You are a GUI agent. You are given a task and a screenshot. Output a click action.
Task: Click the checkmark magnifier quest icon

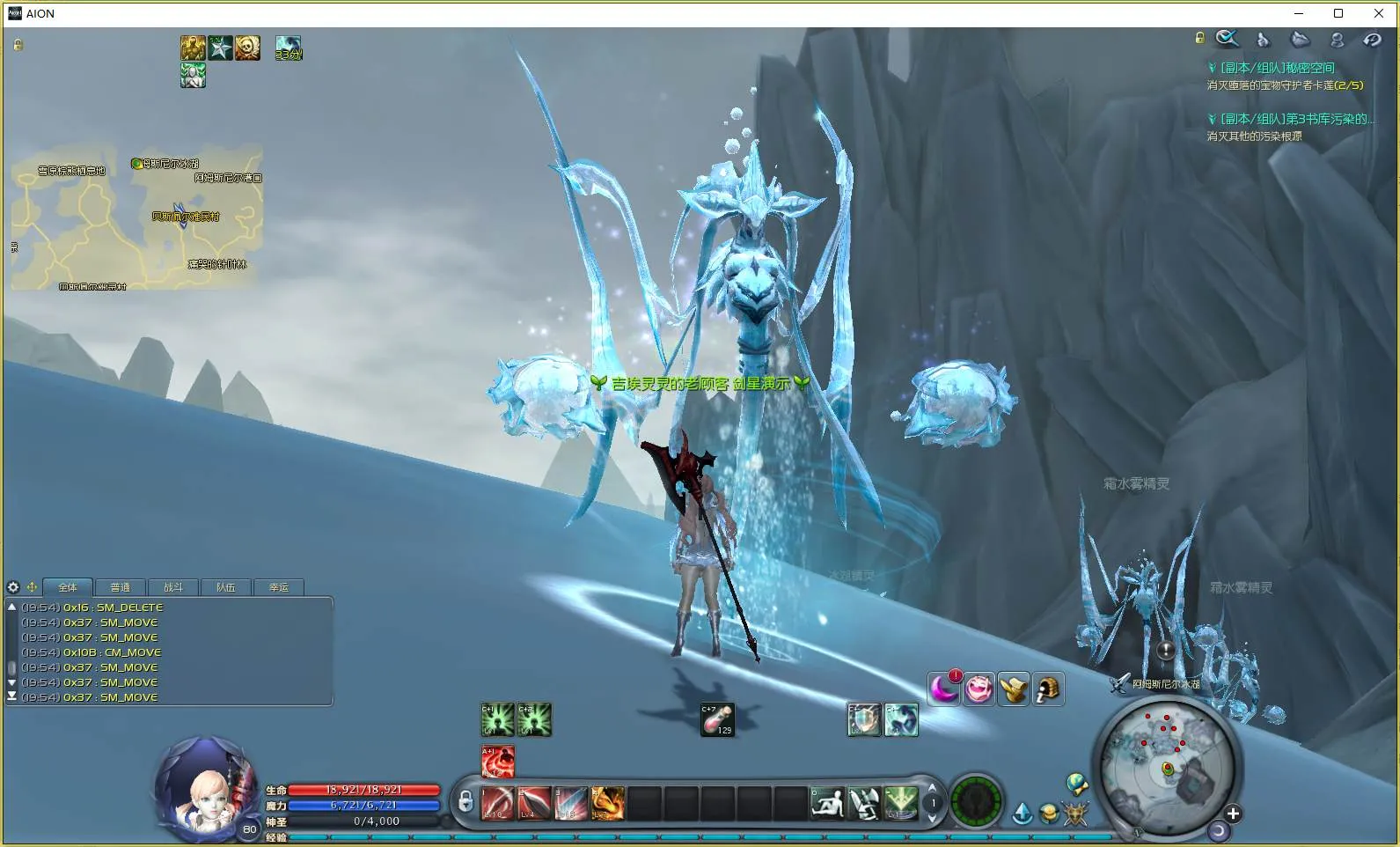[1227, 39]
